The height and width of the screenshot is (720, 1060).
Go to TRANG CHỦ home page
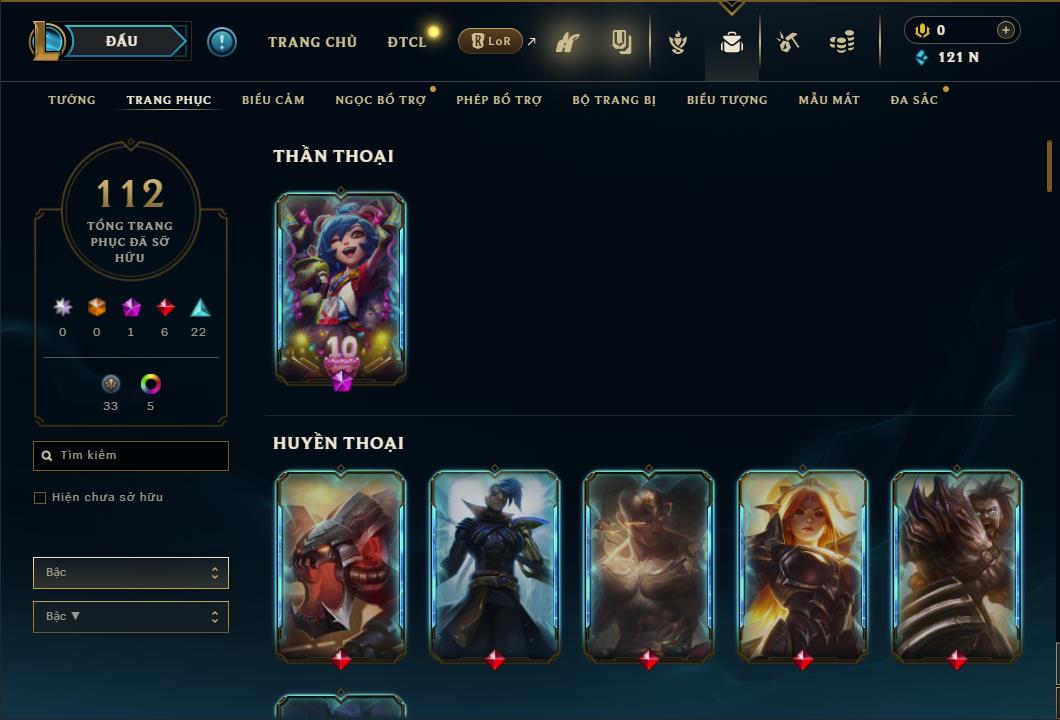tap(312, 42)
